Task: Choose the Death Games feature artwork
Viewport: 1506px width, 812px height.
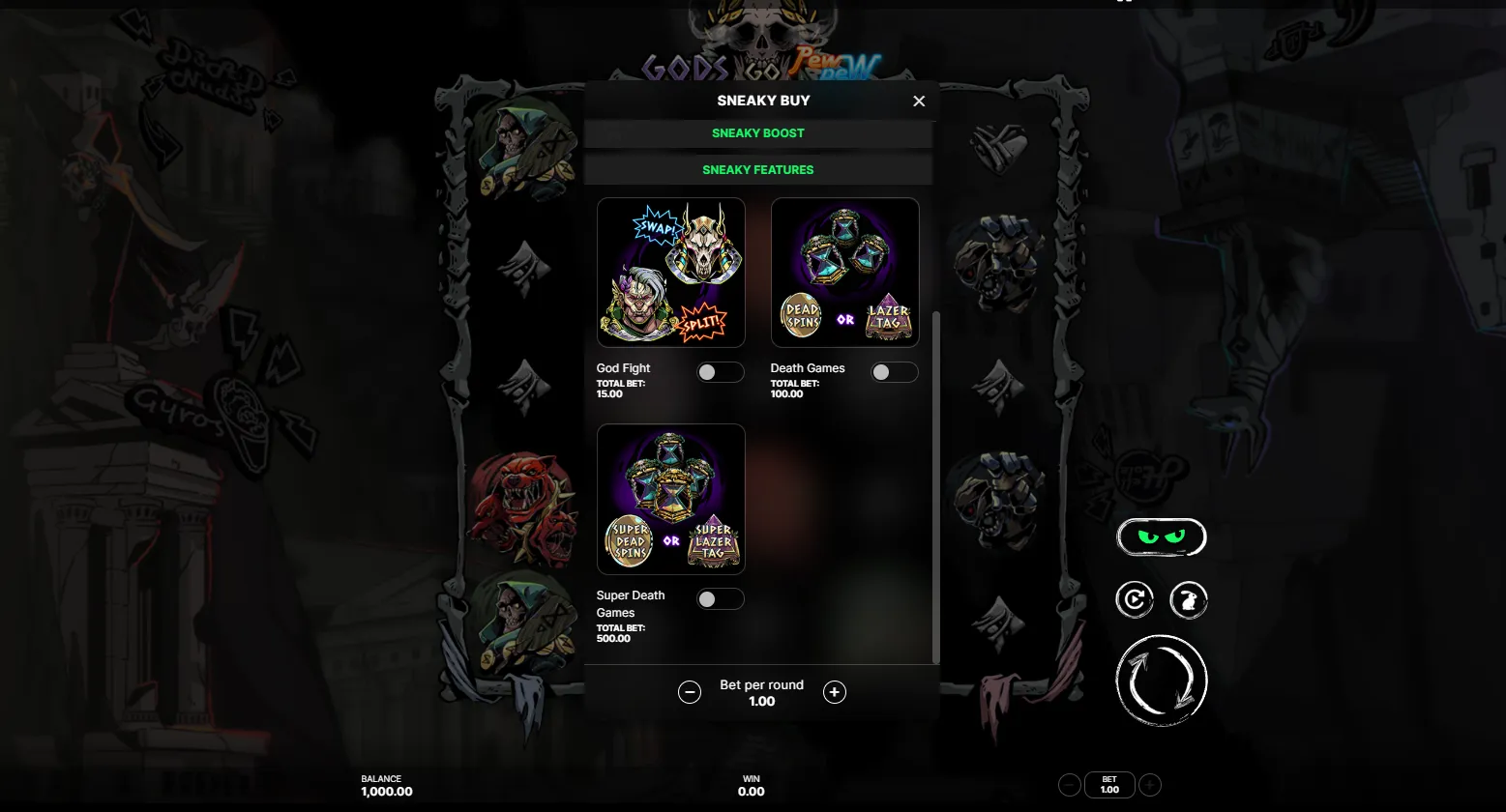Action: [x=844, y=273]
